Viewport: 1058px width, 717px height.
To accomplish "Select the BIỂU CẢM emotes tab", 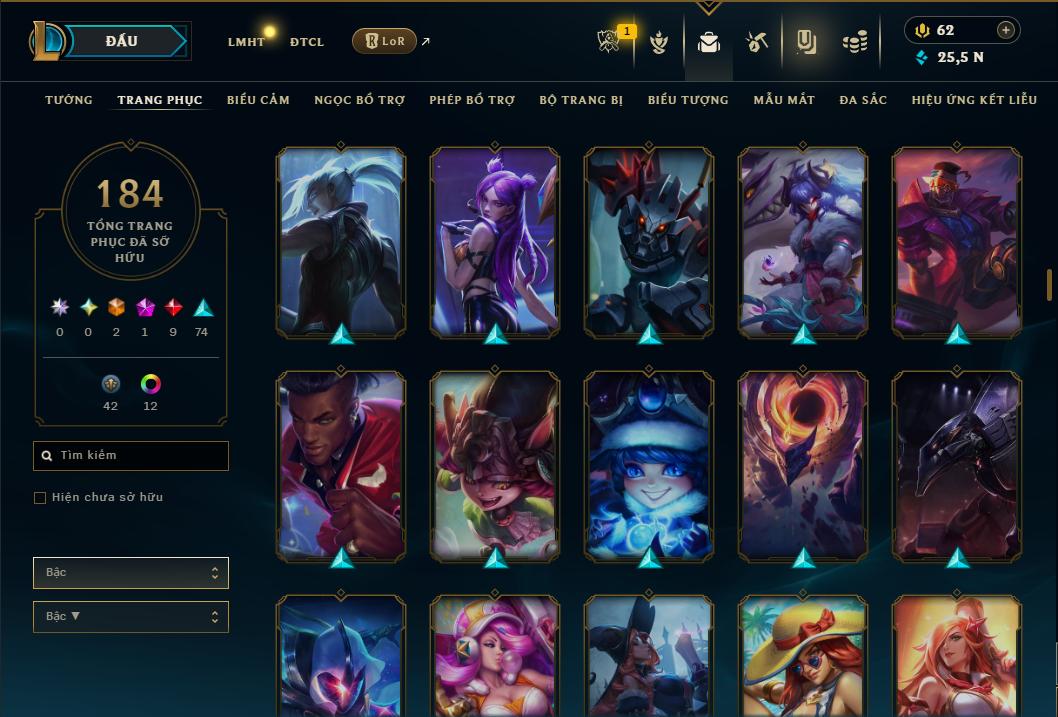I will point(258,100).
